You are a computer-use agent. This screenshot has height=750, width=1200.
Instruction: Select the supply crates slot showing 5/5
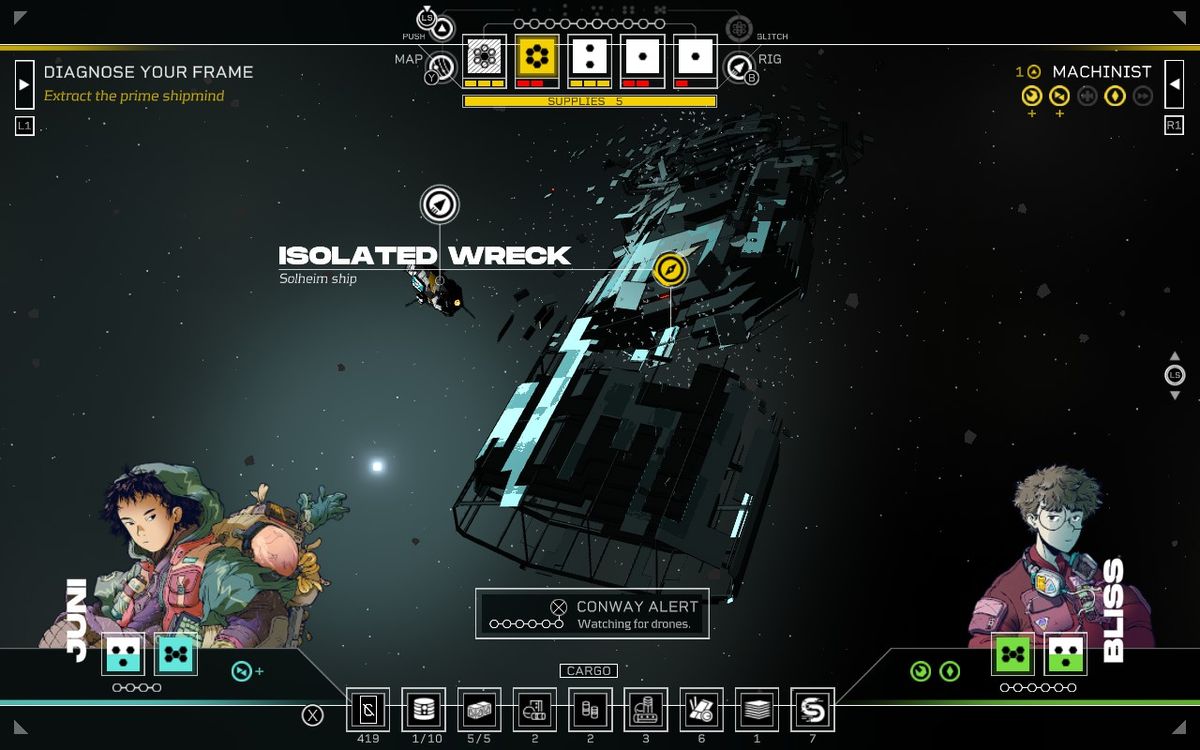[x=479, y=710]
